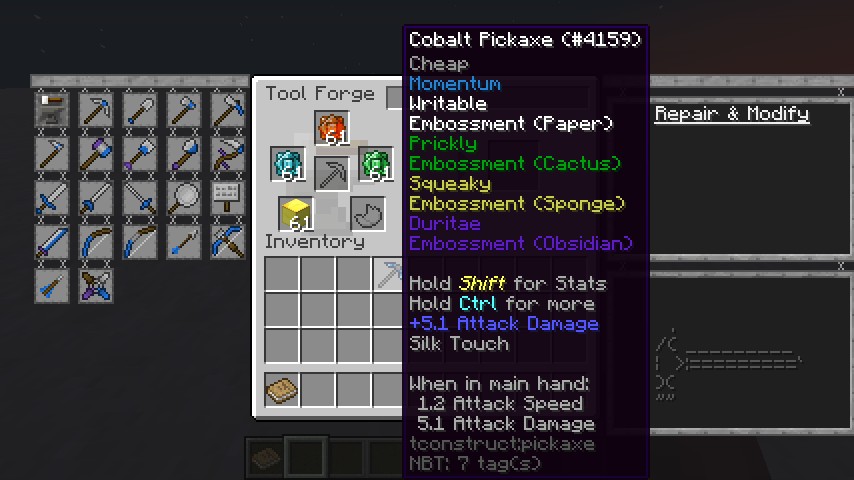
Task: Pick up the cyan gem stack in the forge
Action: pos(288,165)
